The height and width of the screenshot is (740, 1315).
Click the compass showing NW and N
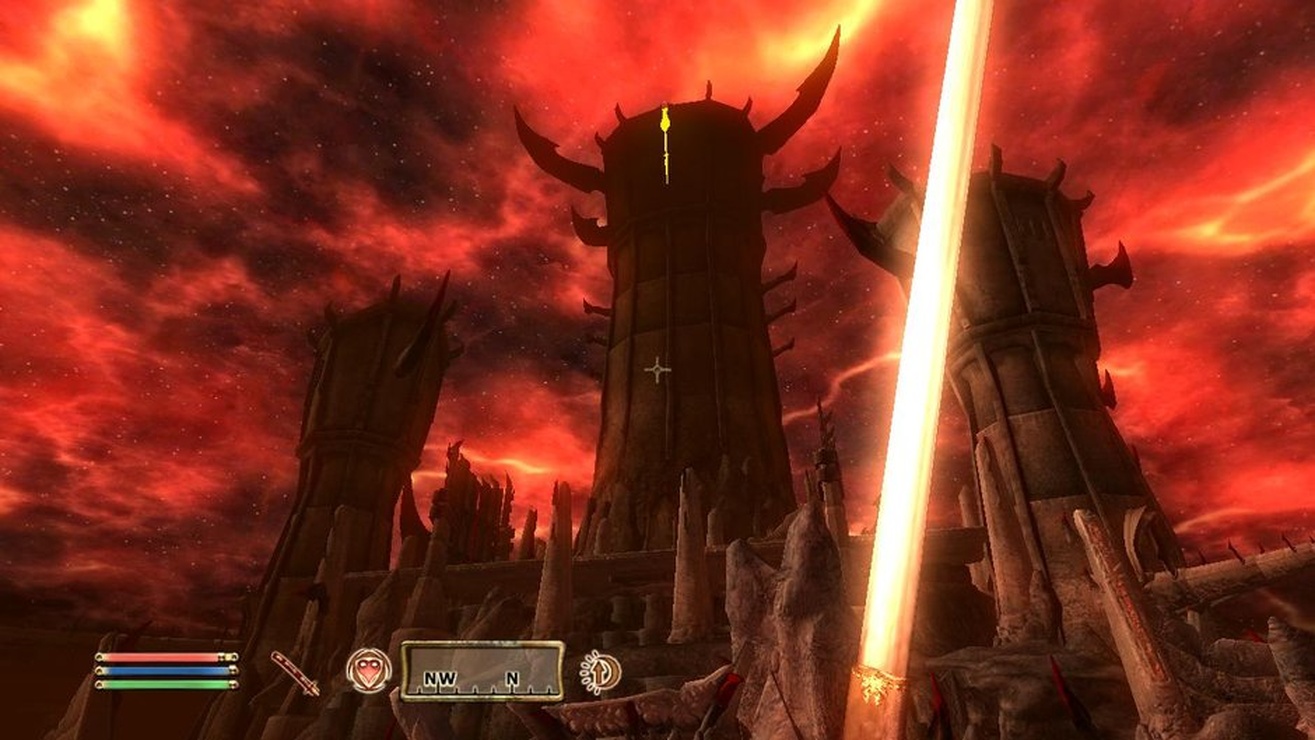[482, 671]
